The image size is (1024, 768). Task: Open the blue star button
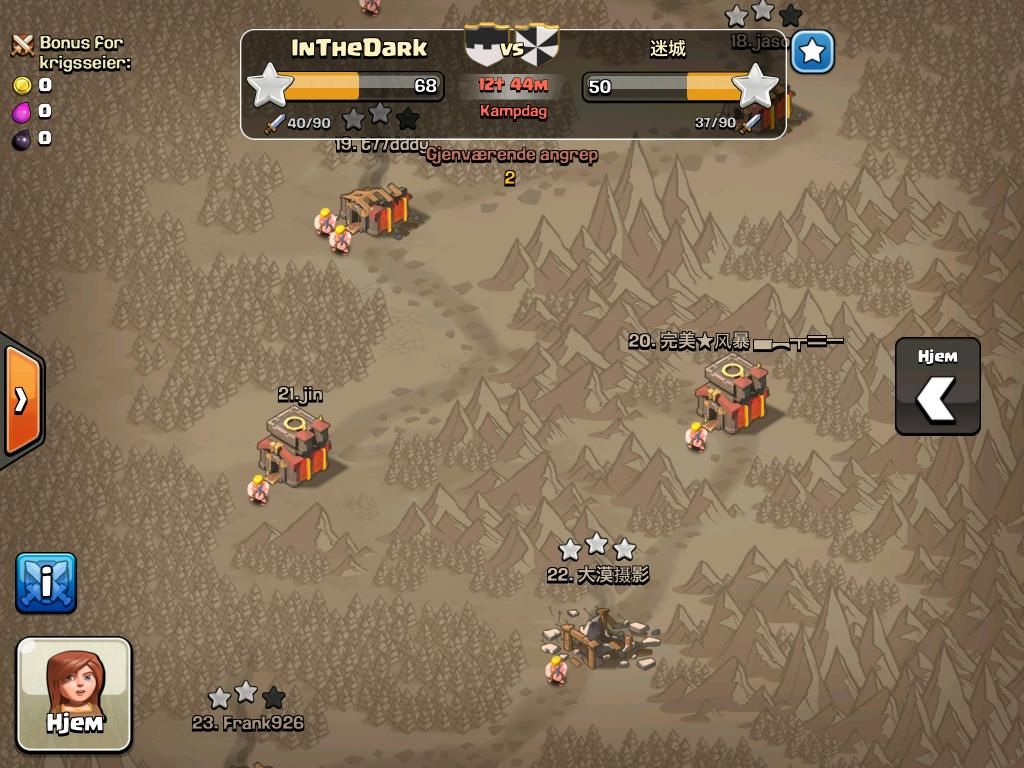(x=813, y=52)
